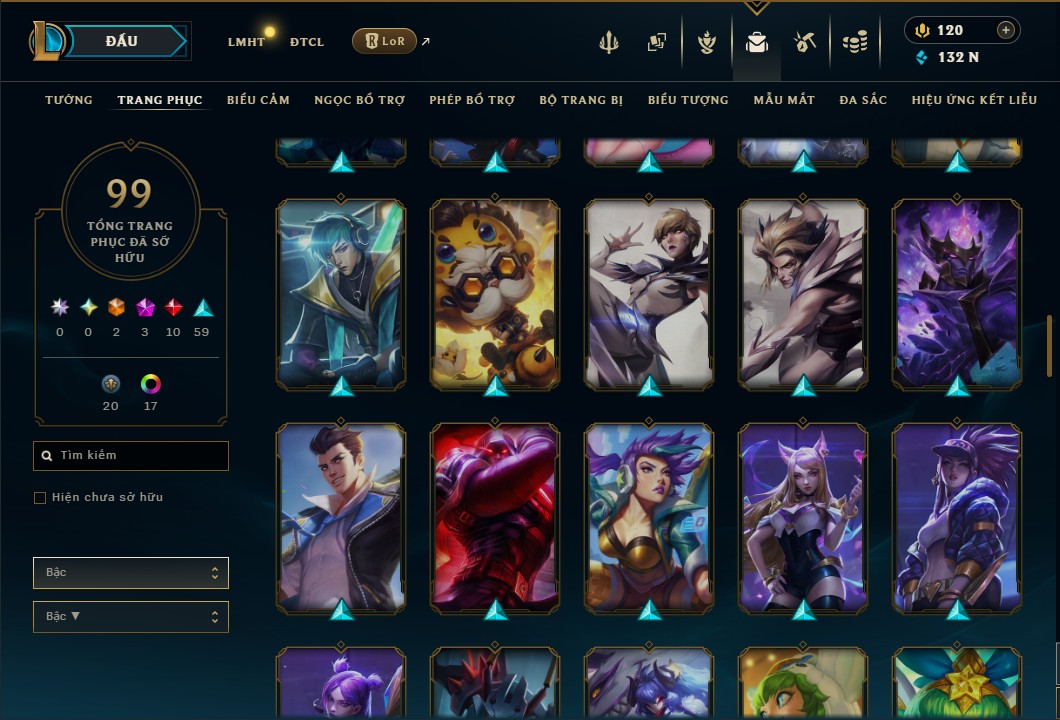Go to the BỘ TRANG BỊ tab

(x=581, y=100)
